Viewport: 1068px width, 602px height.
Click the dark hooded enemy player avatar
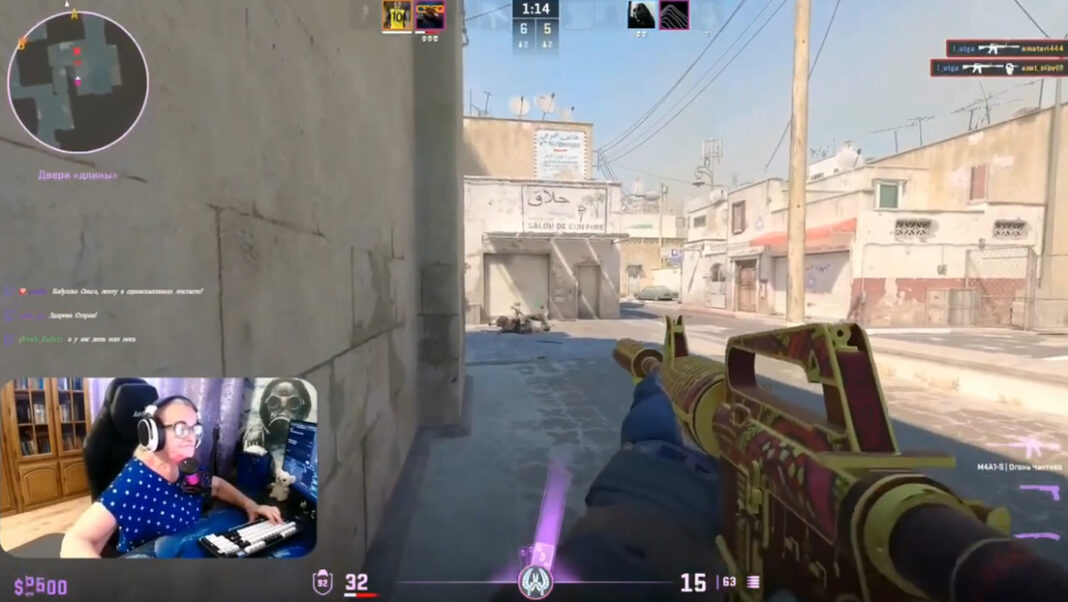coord(641,14)
